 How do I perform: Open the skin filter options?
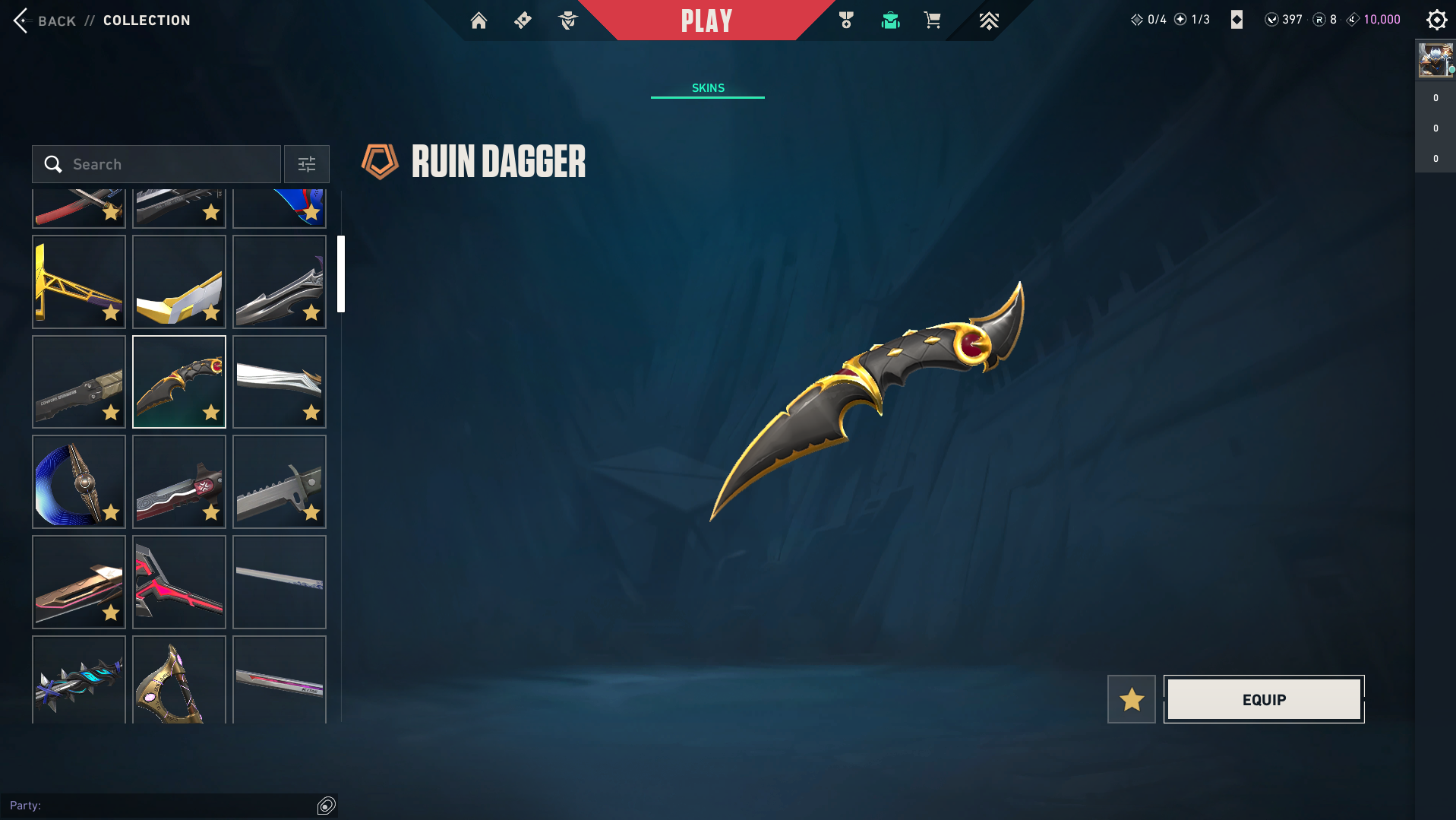click(x=307, y=164)
